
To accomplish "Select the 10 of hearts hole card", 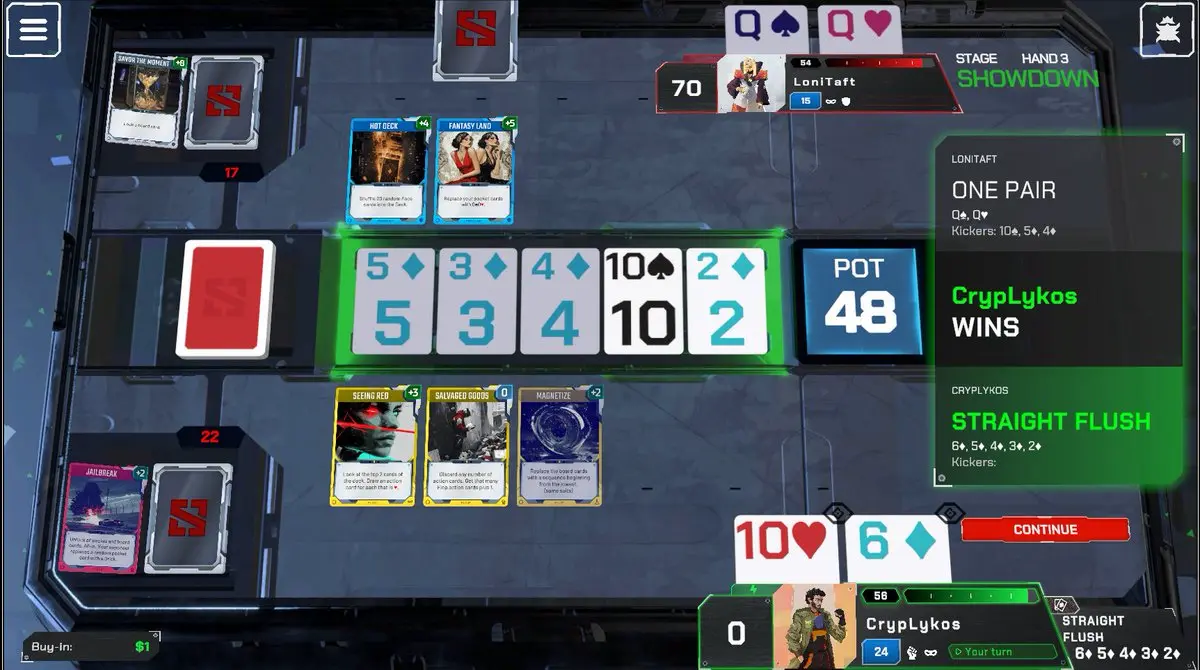I will tap(783, 549).
